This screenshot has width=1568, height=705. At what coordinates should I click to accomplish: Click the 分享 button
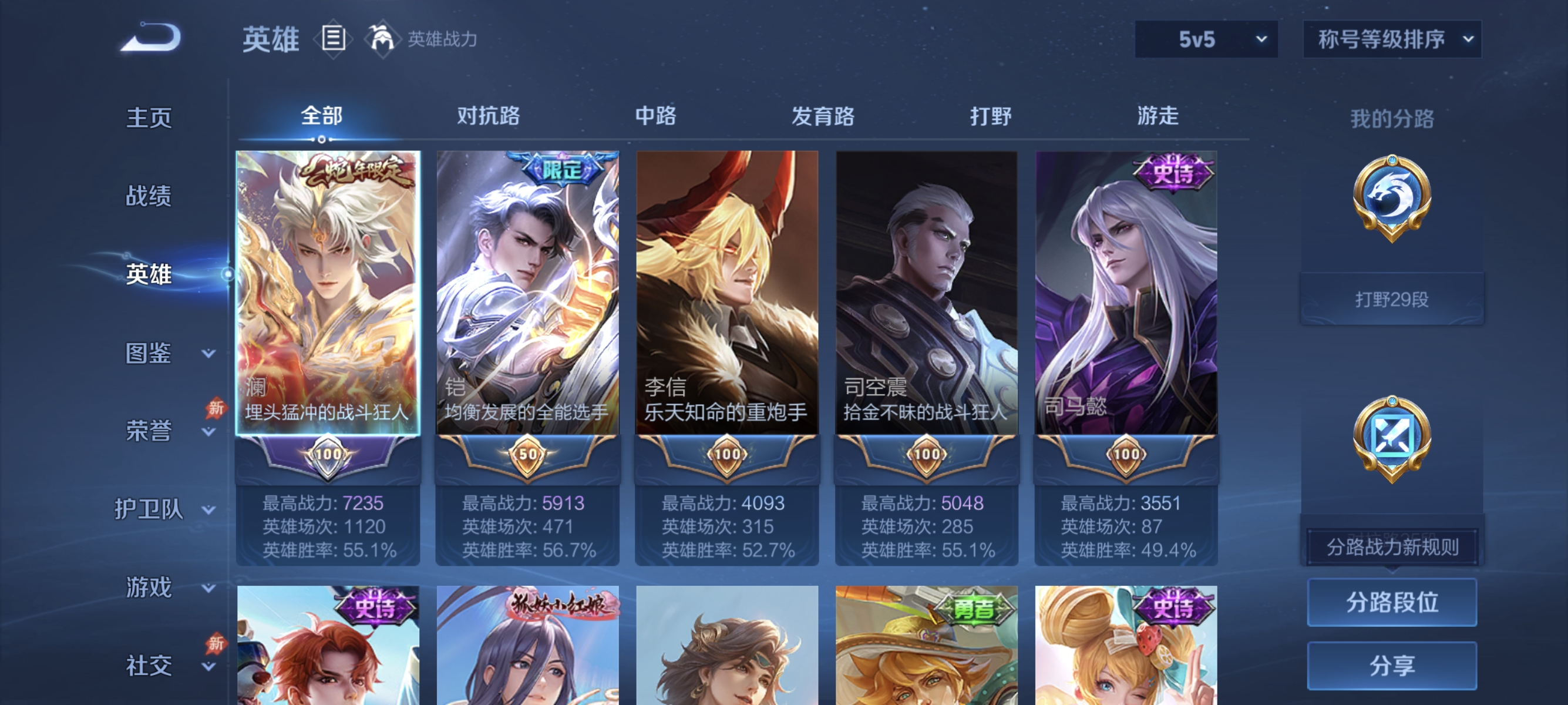click(x=1392, y=666)
